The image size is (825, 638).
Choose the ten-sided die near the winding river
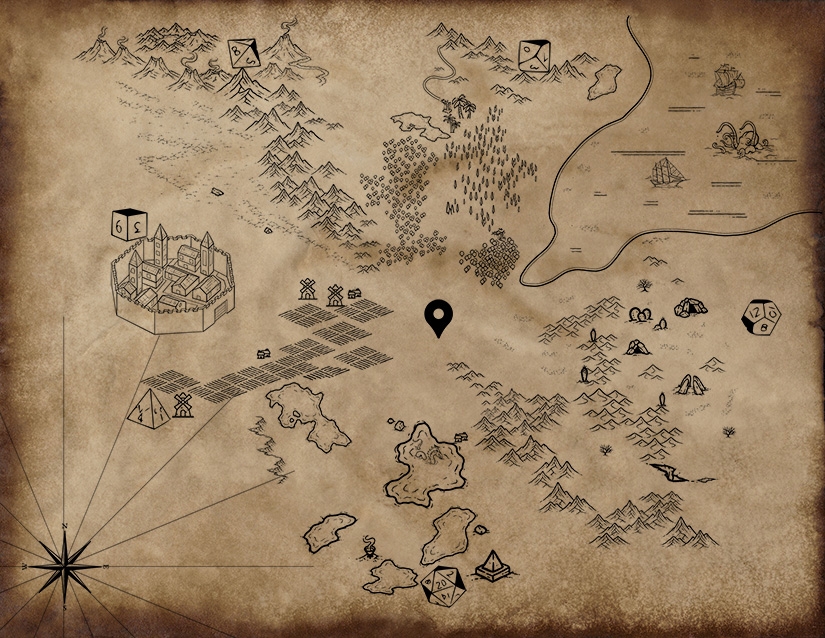click(535, 56)
